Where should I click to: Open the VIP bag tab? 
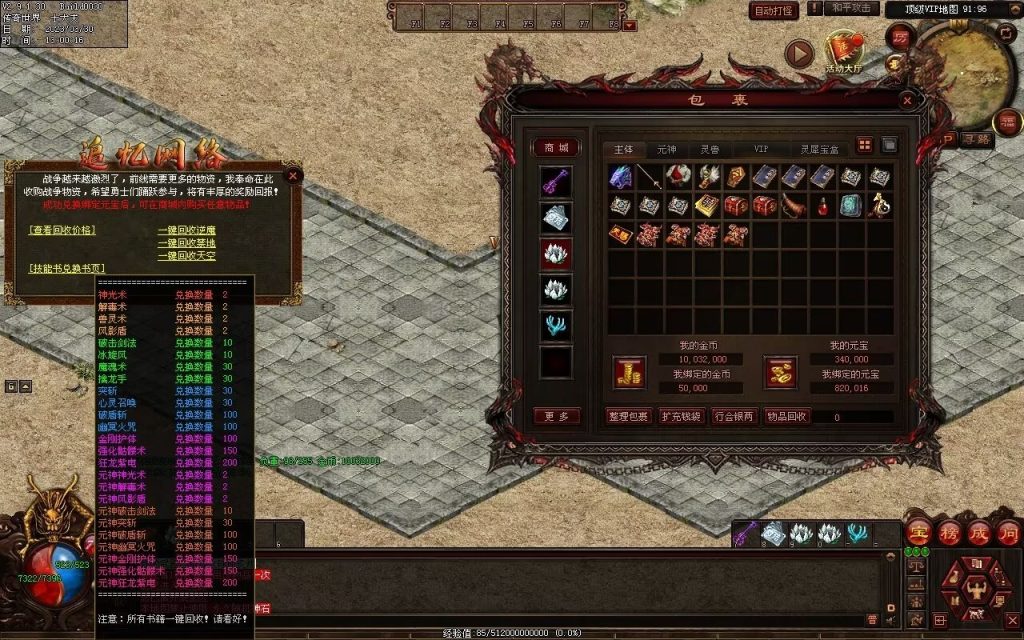pyautogui.click(x=761, y=149)
